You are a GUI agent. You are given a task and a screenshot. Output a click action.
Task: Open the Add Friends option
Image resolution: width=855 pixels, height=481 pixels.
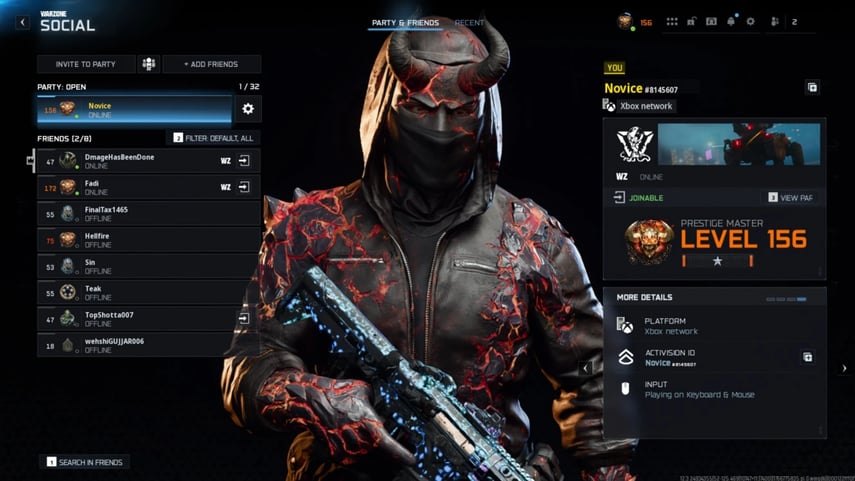211,64
